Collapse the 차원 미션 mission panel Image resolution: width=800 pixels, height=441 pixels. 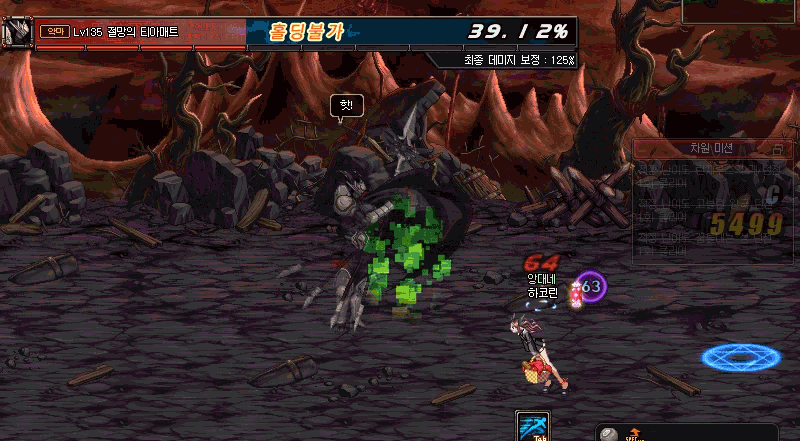coord(778,148)
